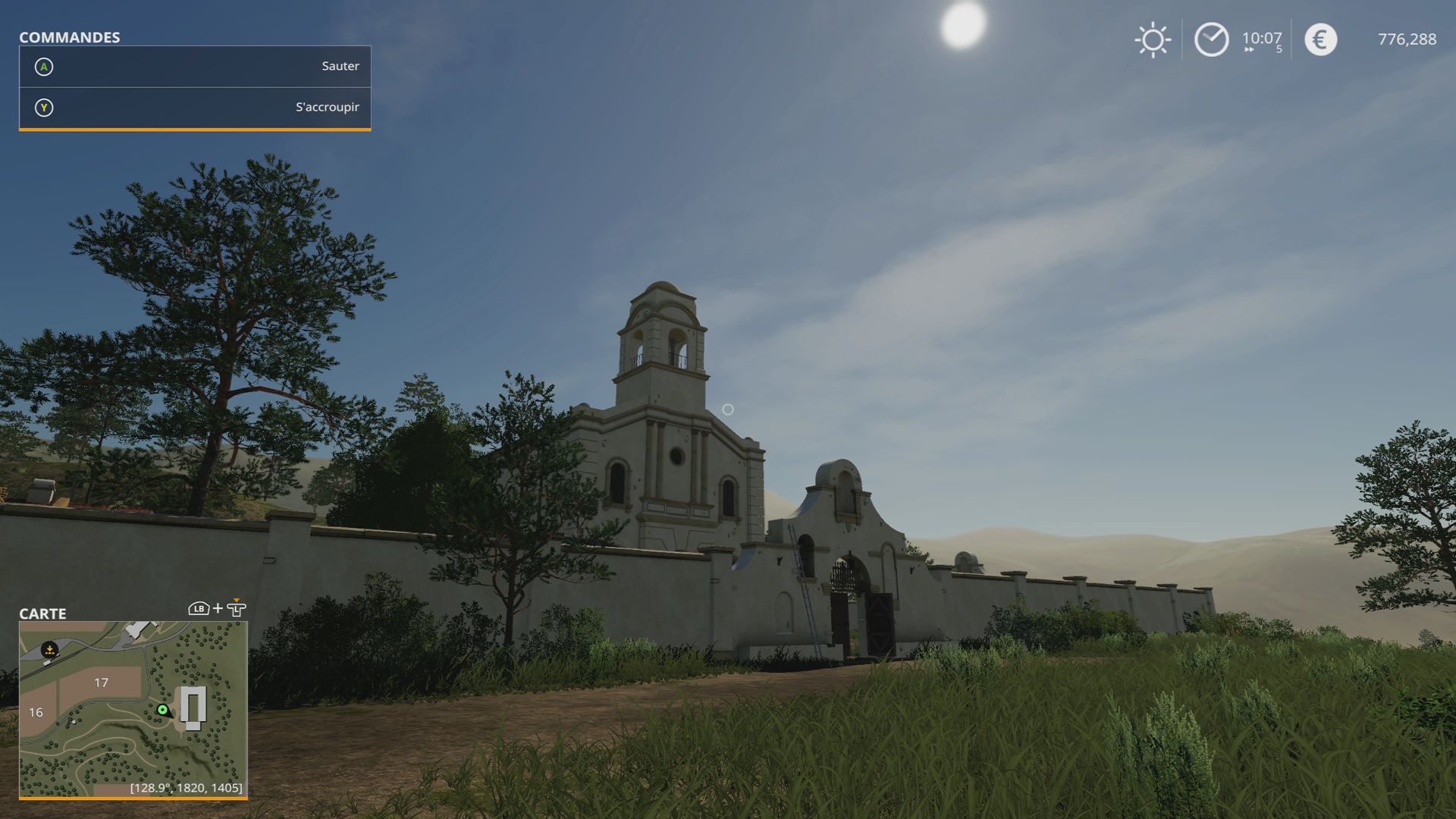Click the LB gamepad button icon above the minimap

(199, 609)
